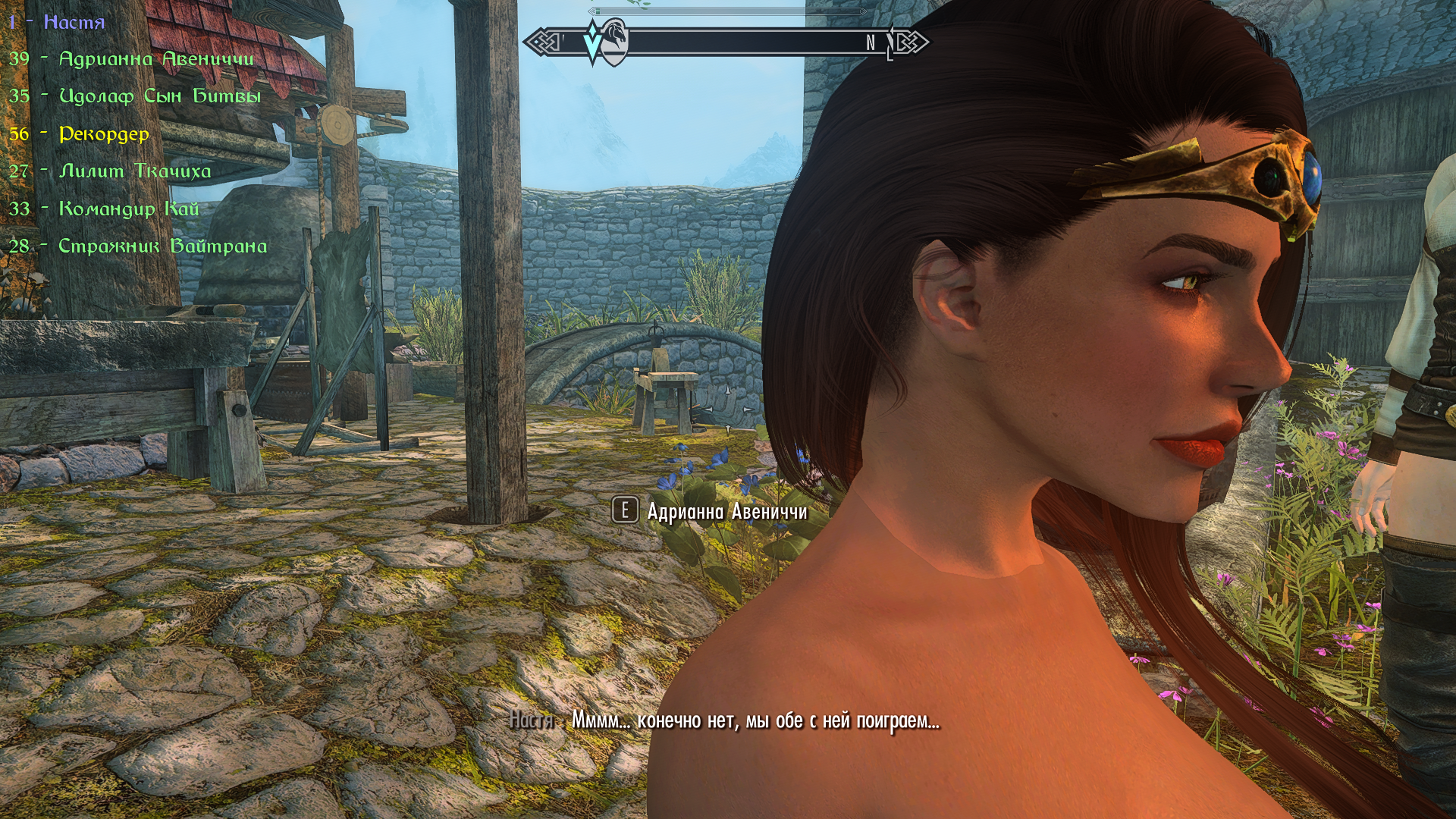Image resolution: width=1456 pixels, height=819 pixels.
Task: Select the quest arrow marker on compass
Action: pos(592,43)
